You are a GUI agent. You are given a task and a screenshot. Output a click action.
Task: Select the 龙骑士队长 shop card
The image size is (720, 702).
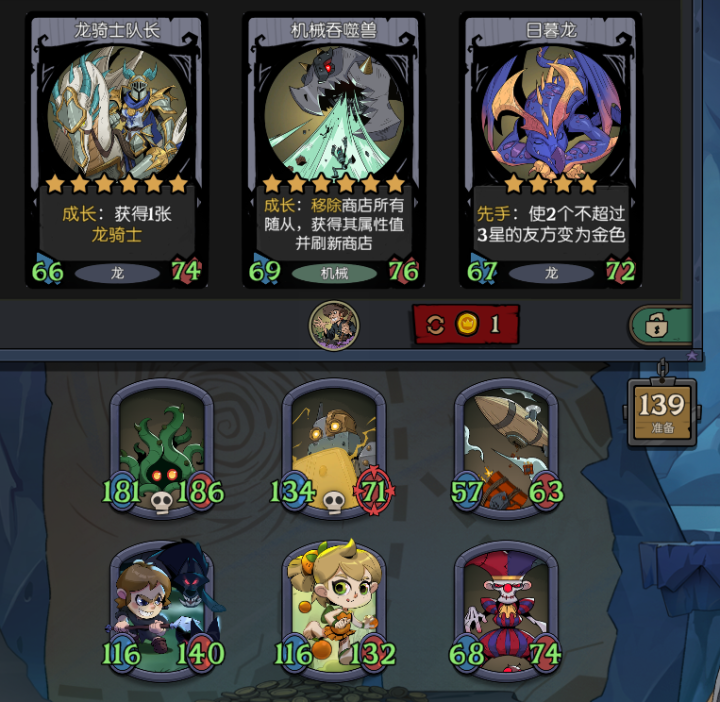tap(118, 150)
